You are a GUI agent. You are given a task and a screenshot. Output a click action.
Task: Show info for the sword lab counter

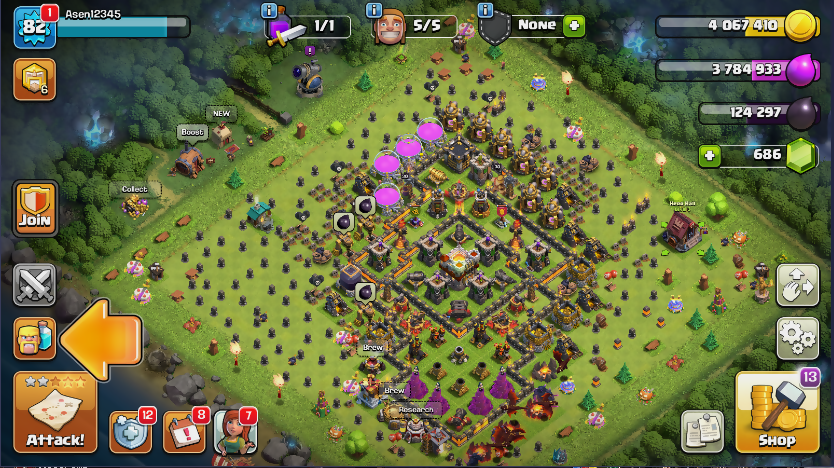pyautogui.click(x=269, y=10)
